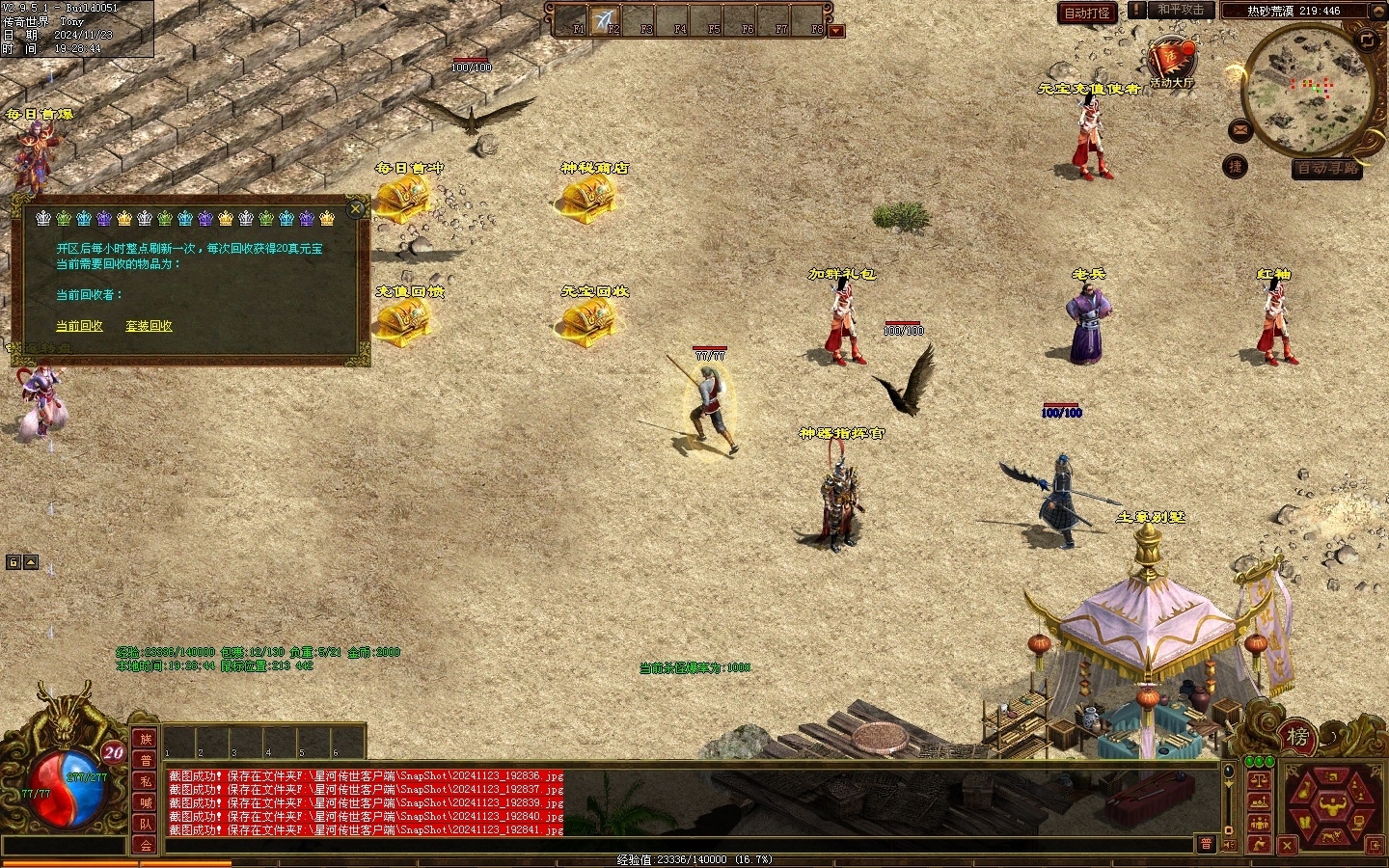Select the F2 skill slot
Screen dimensions: 1389x868
607,20
